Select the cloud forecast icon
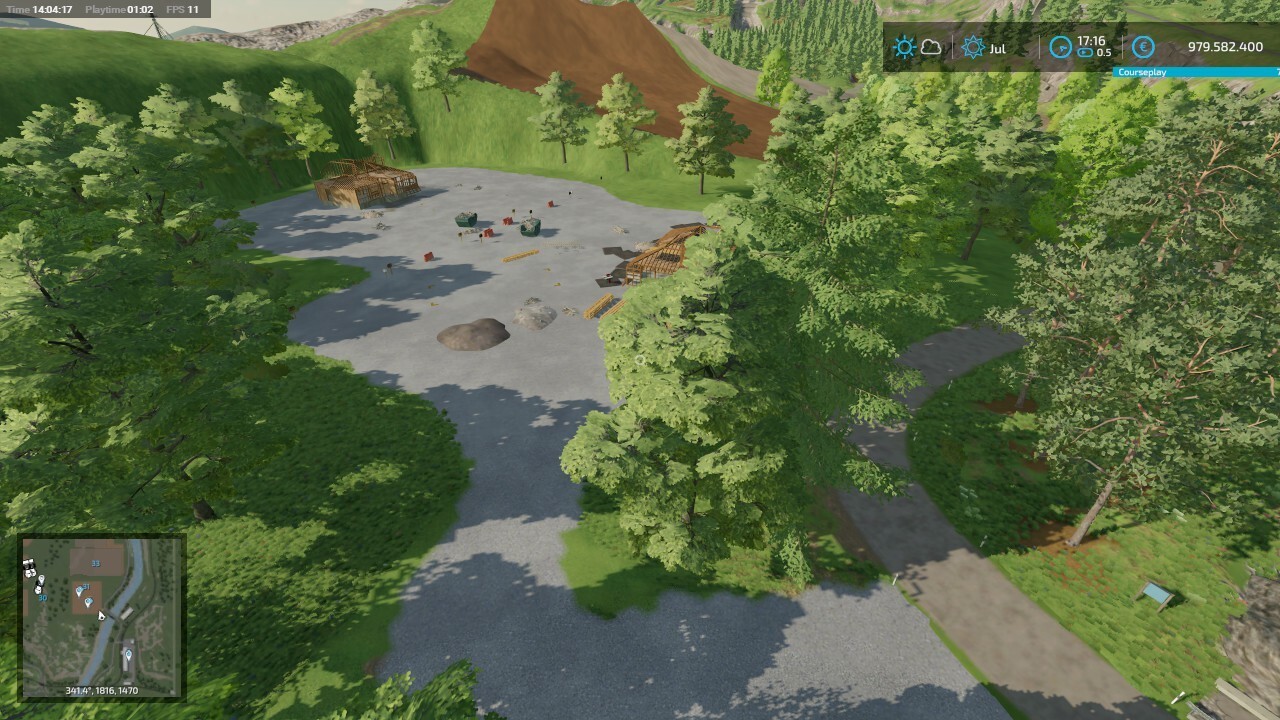This screenshot has height=720, width=1280. [x=931, y=47]
